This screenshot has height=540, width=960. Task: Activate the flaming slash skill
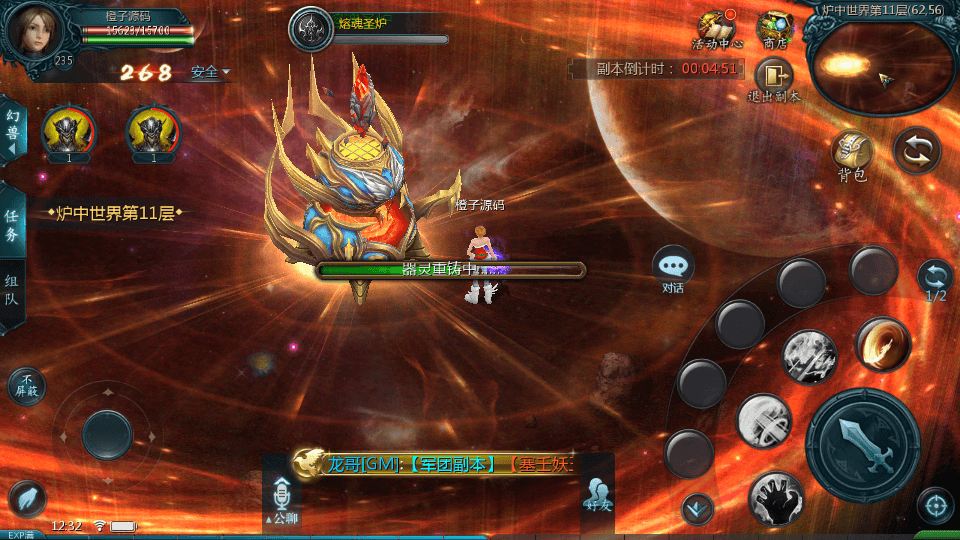pyautogui.click(x=883, y=344)
